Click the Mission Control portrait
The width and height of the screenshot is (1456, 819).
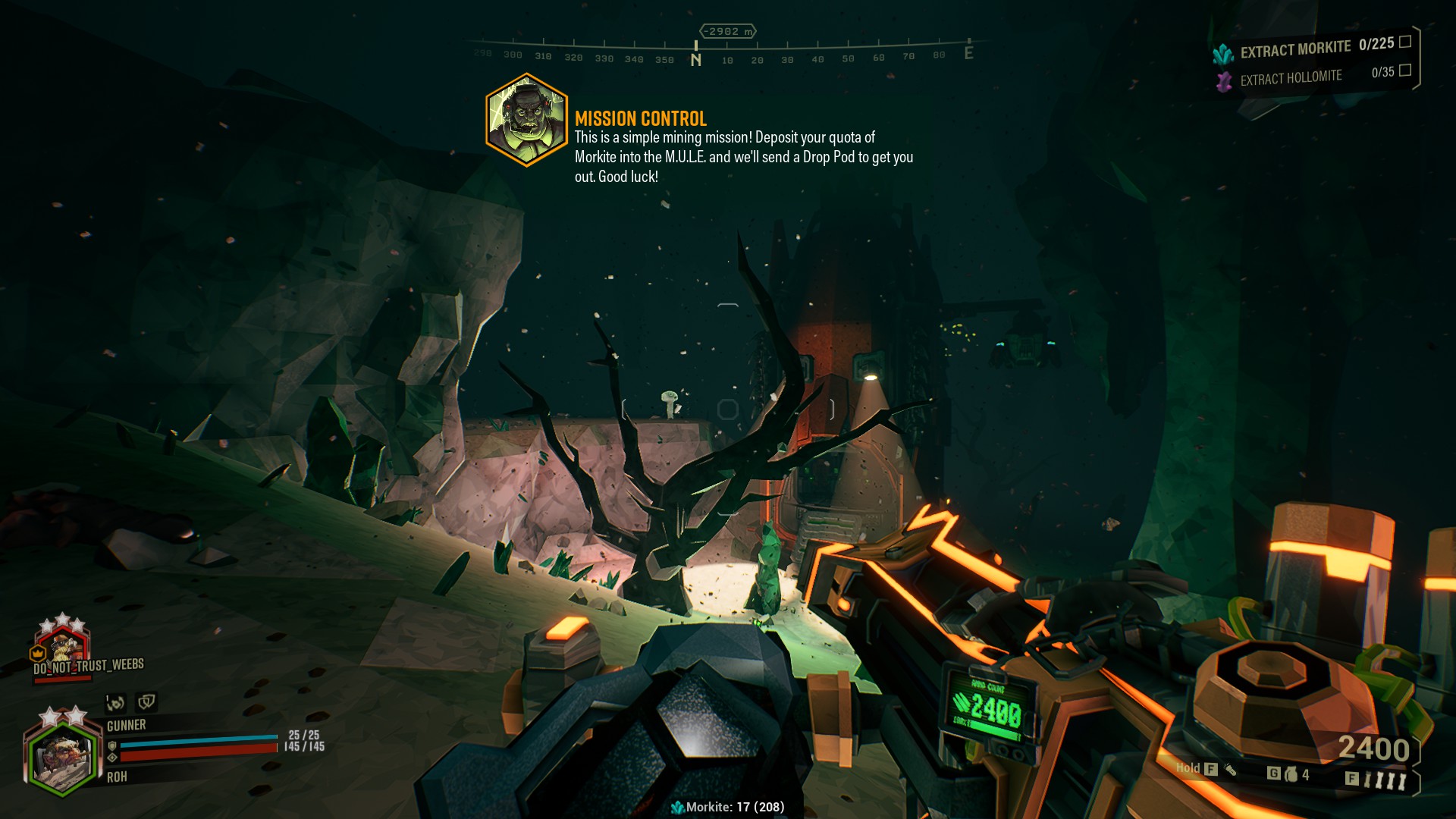tap(526, 120)
